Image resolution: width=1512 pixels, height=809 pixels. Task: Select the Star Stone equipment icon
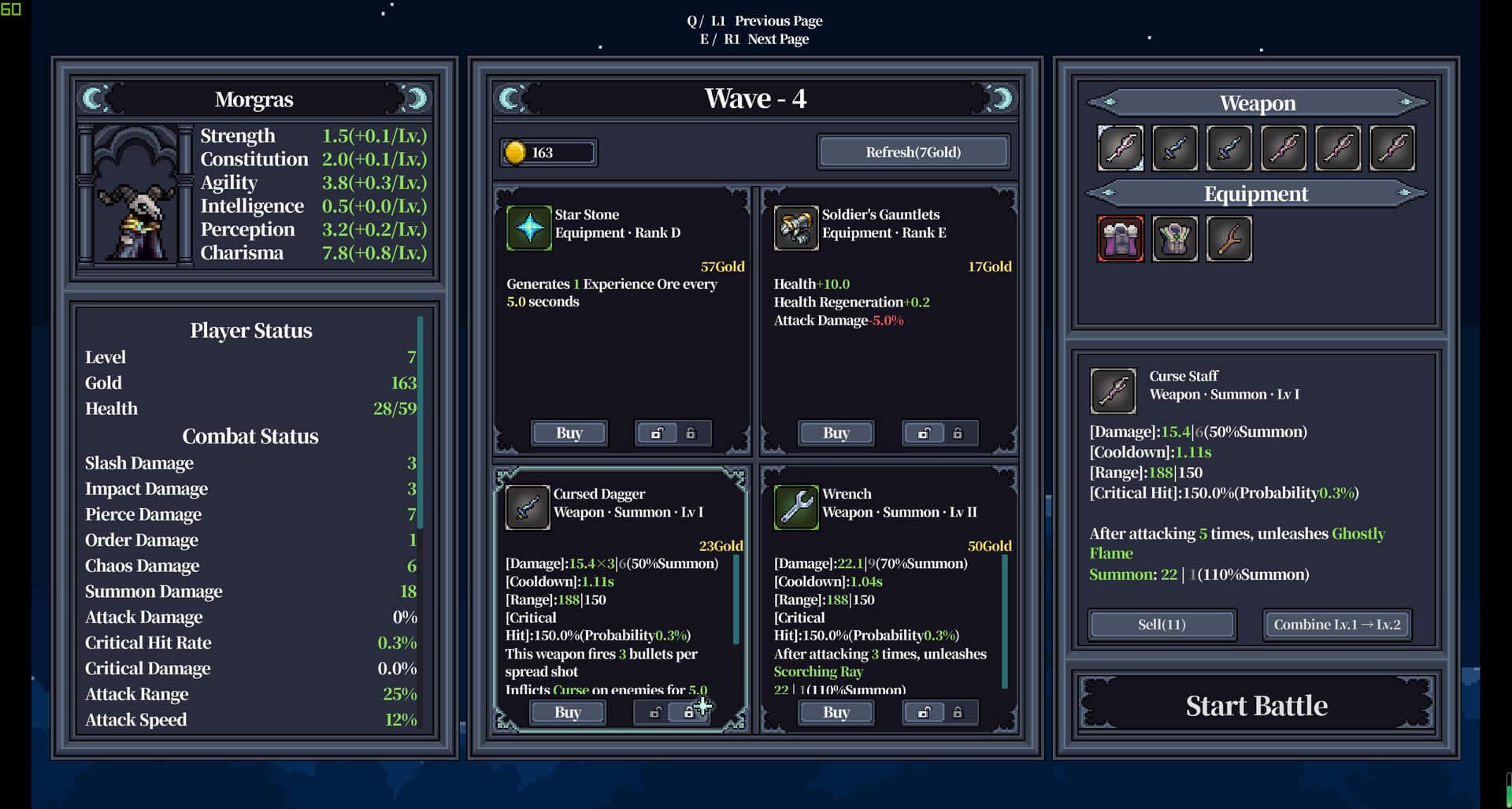[x=529, y=227]
